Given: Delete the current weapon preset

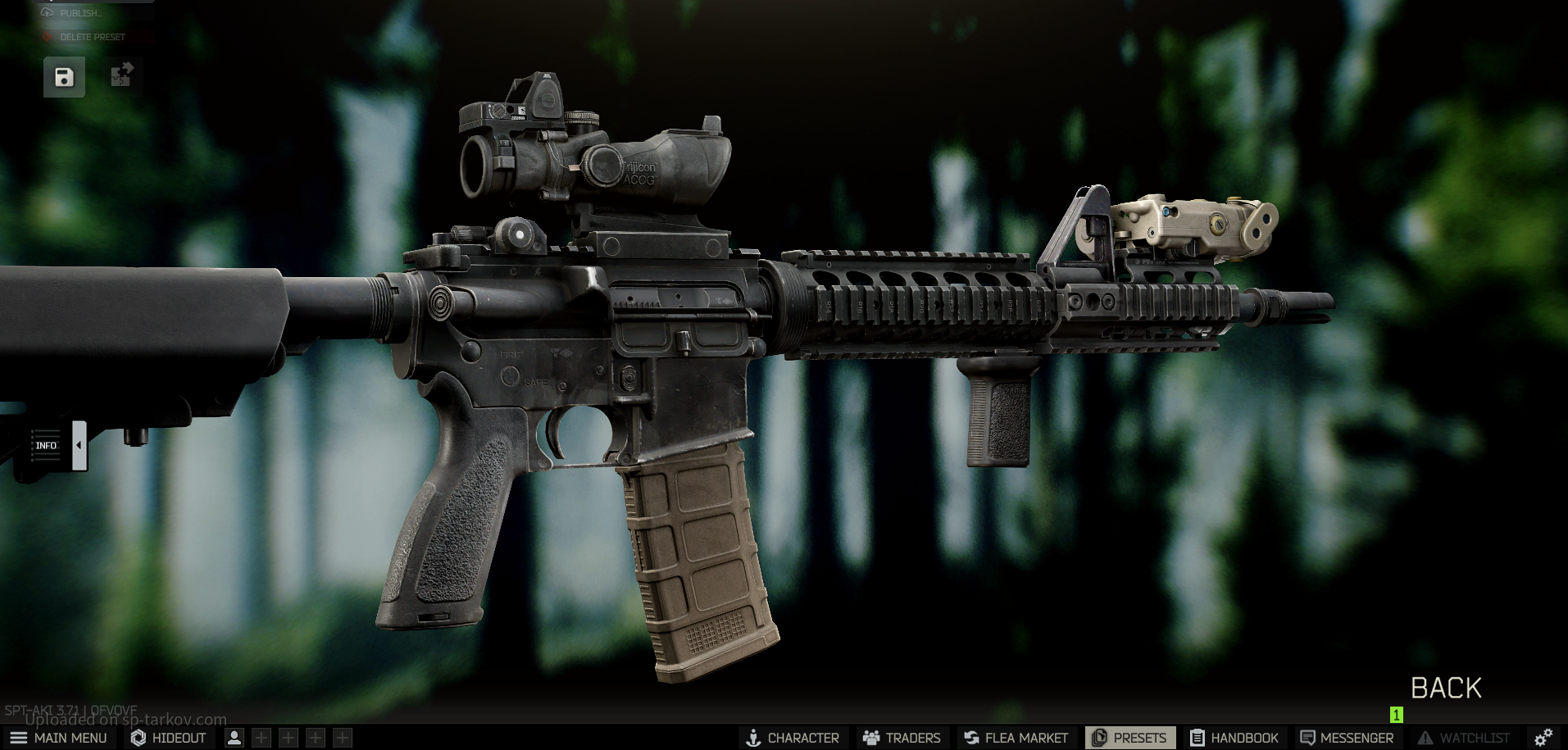Looking at the screenshot, I should [92, 37].
